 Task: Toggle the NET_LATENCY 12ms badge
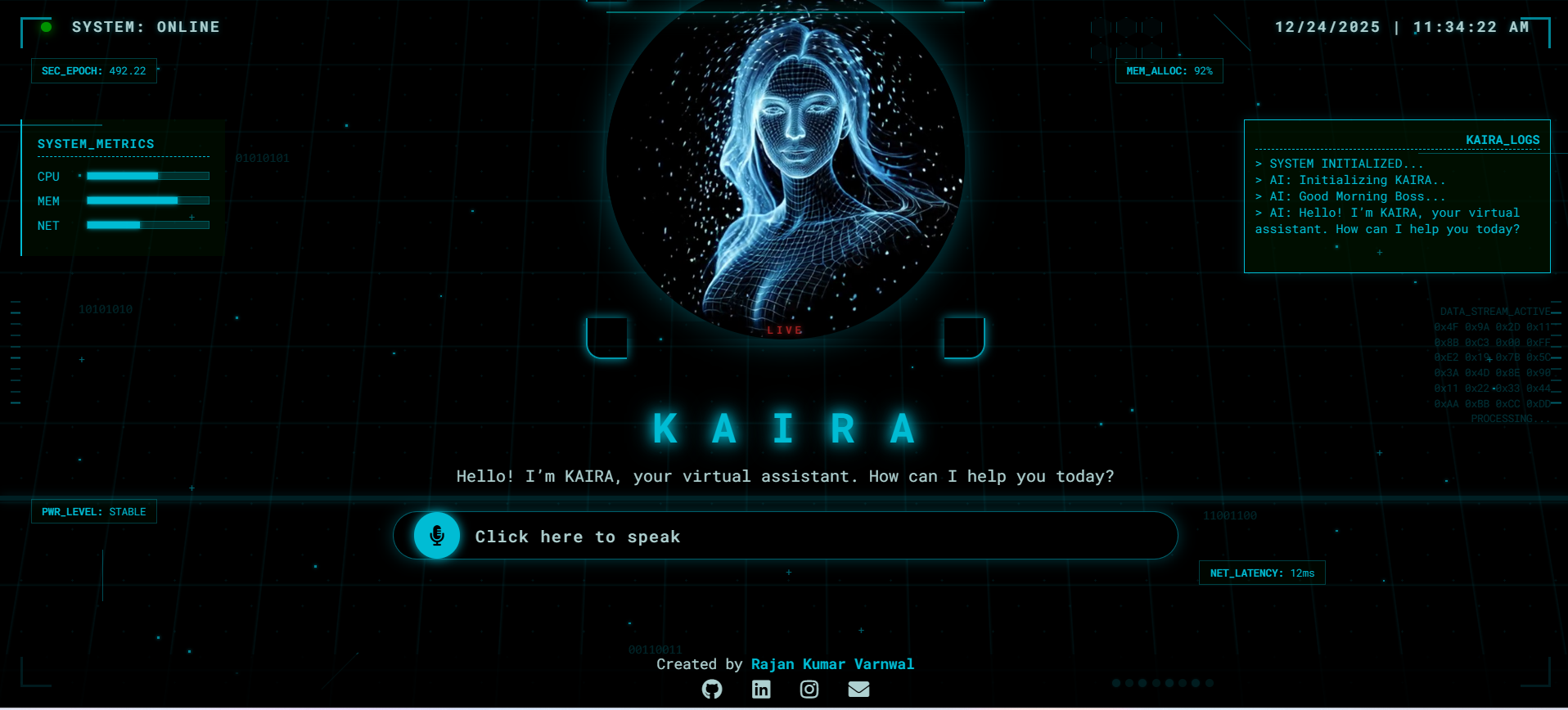tap(1261, 573)
